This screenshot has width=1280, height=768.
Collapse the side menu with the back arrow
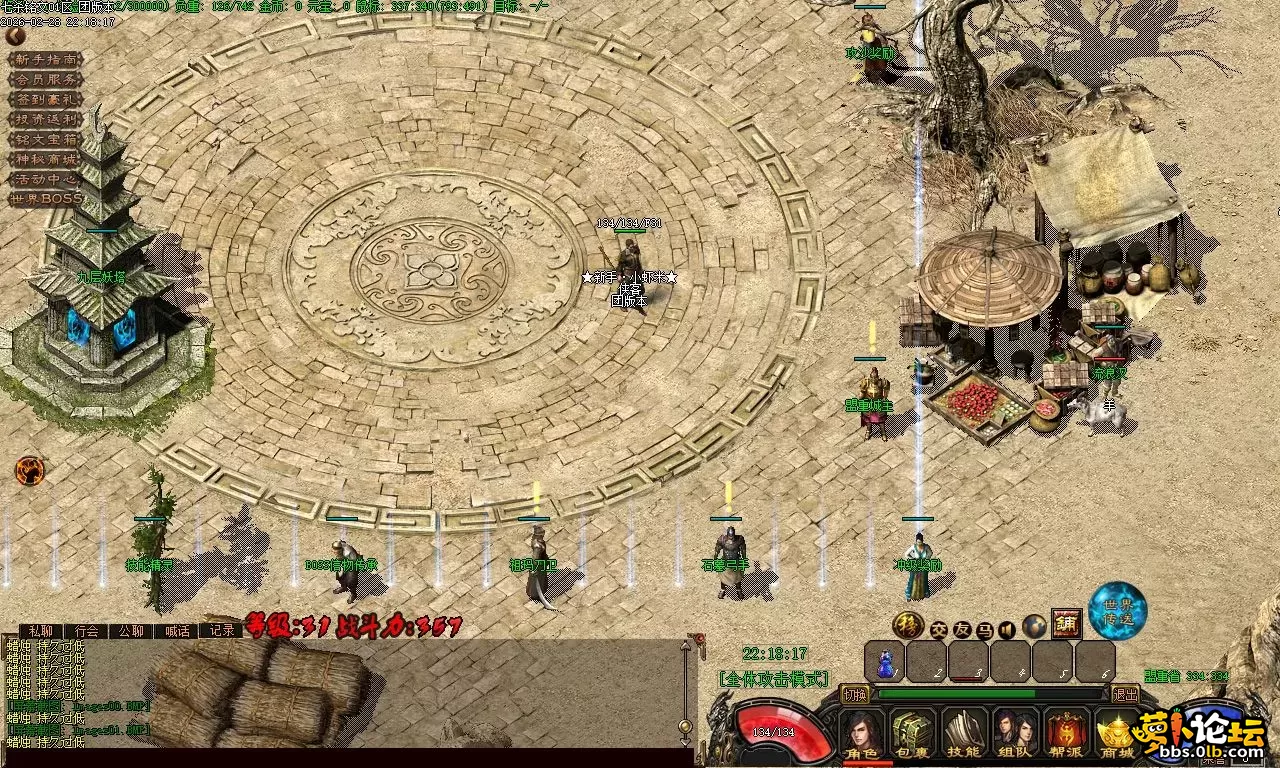point(15,36)
